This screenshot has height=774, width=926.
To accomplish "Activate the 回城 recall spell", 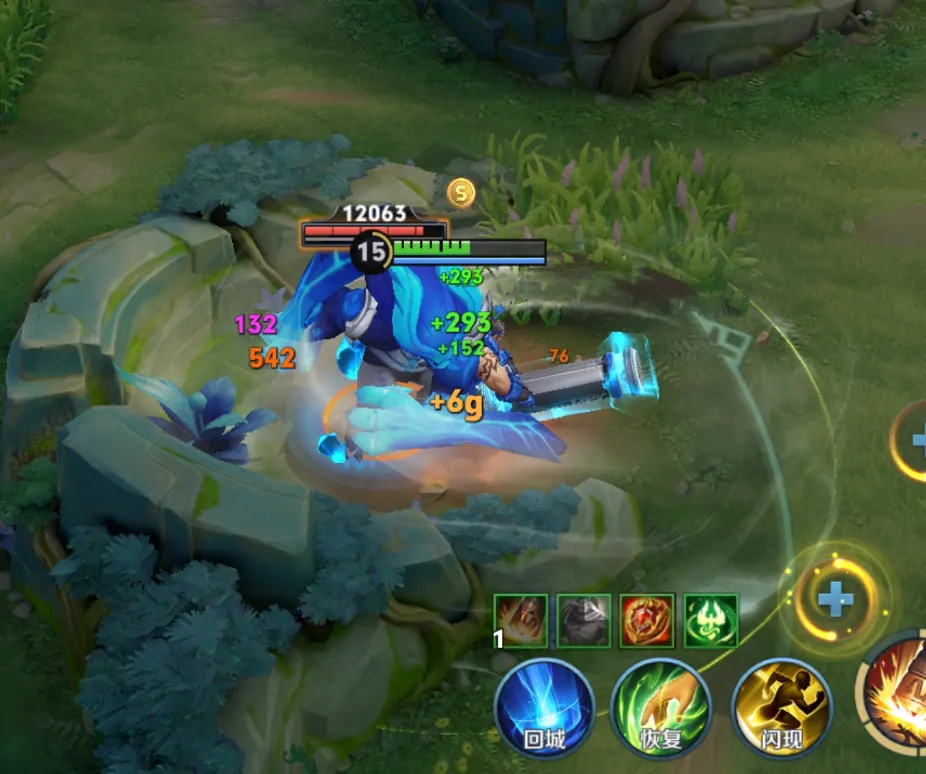I will coord(544,708).
